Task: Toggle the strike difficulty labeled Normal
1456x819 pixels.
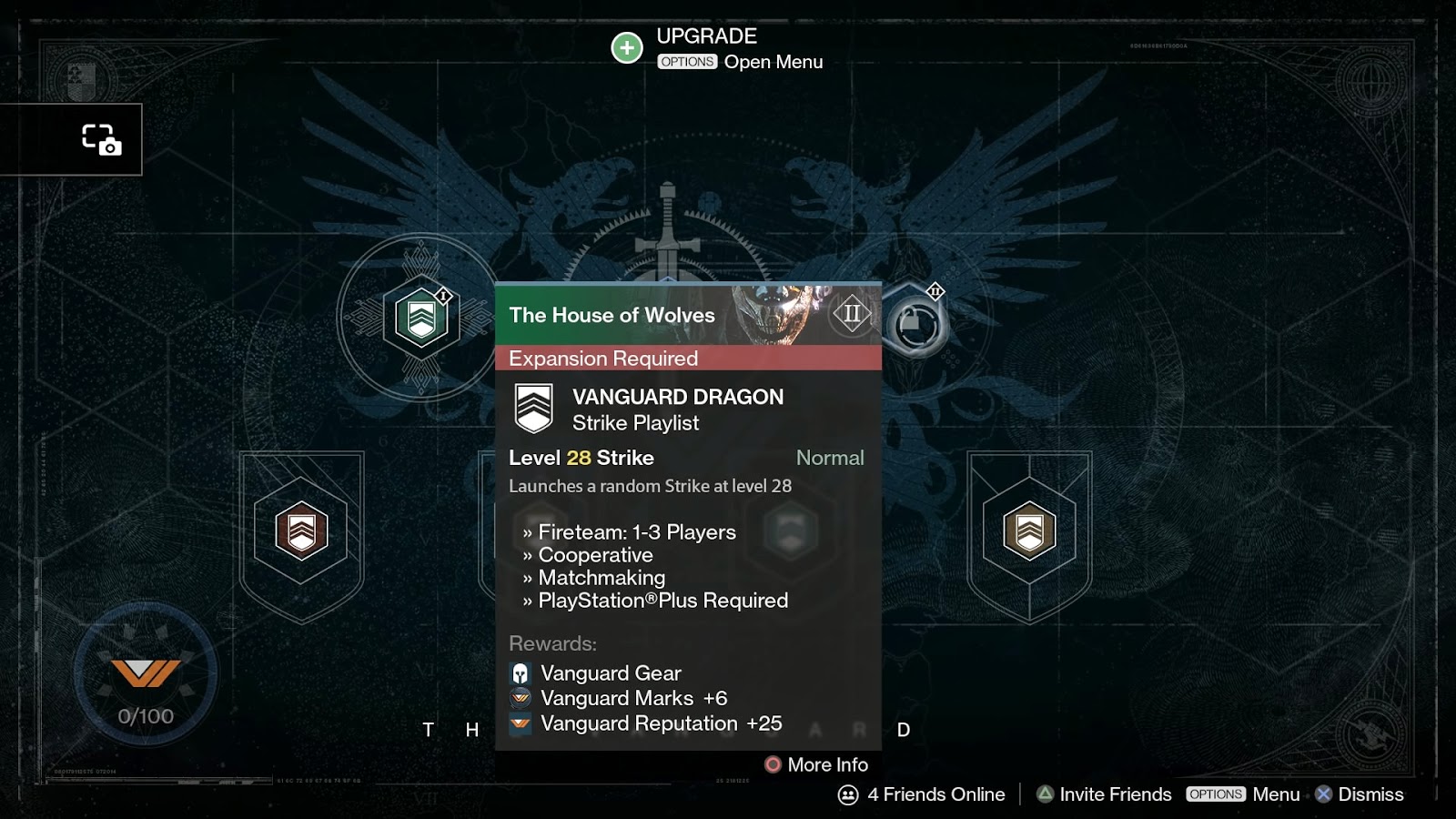Action: point(830,458)
